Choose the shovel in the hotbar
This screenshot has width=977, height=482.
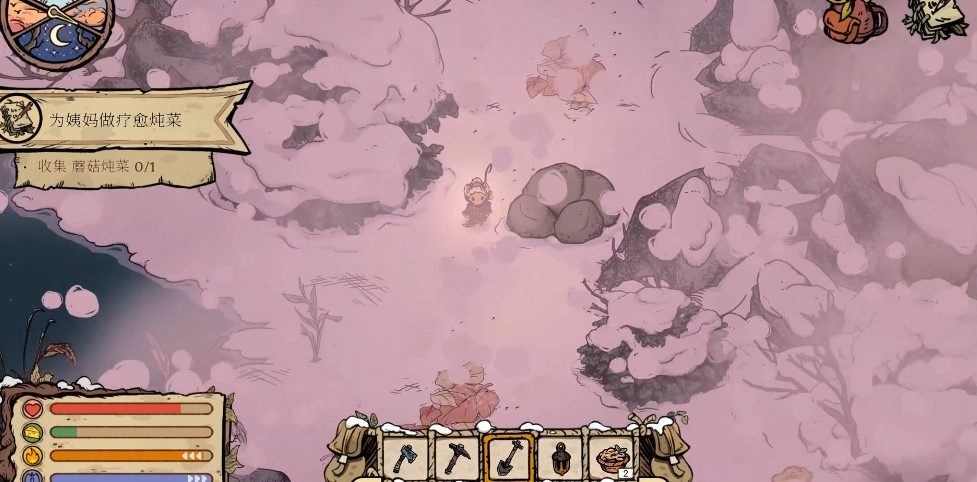508,458
